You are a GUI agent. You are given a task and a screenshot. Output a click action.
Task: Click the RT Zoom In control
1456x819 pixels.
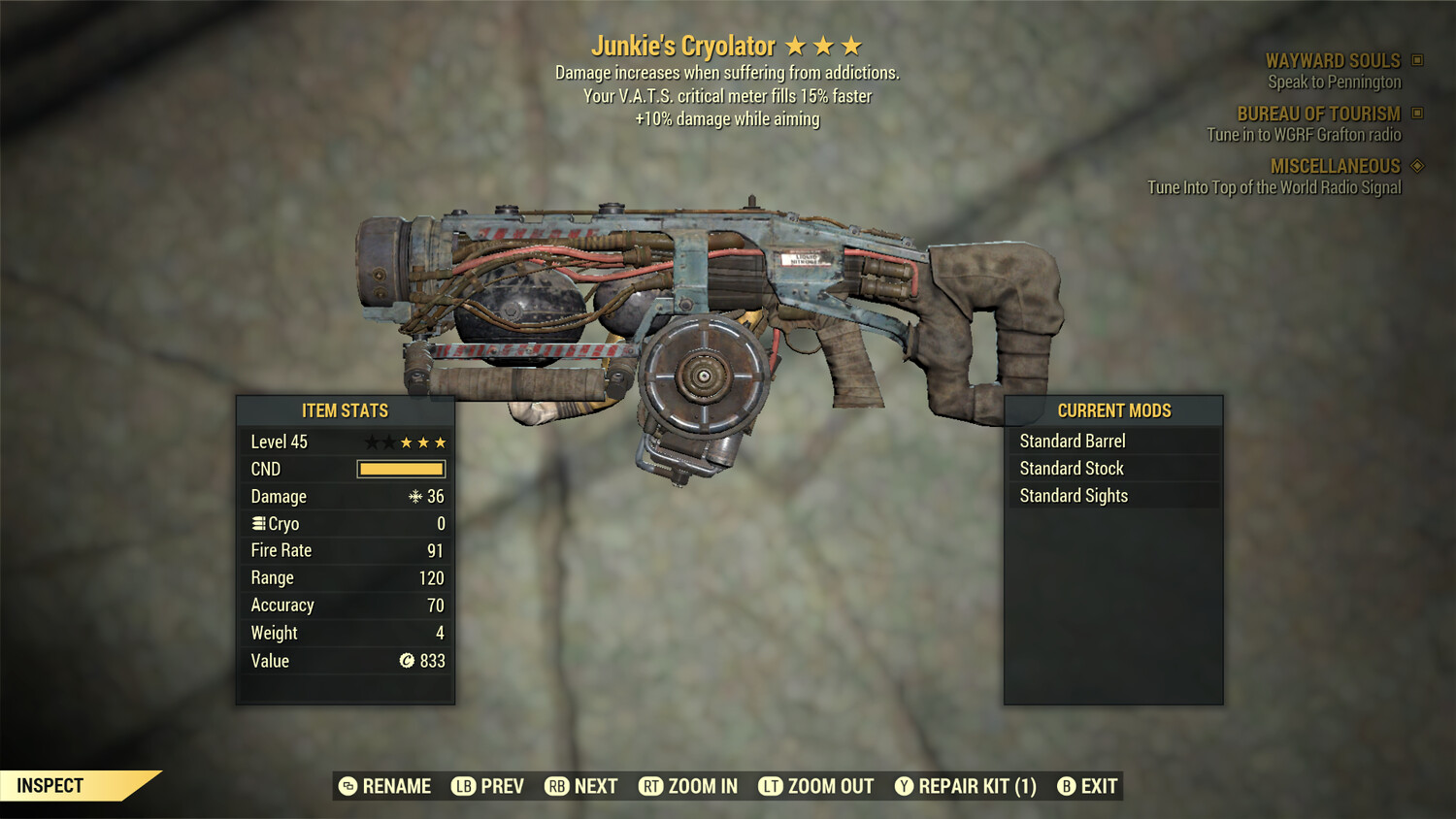coord(653,786)
